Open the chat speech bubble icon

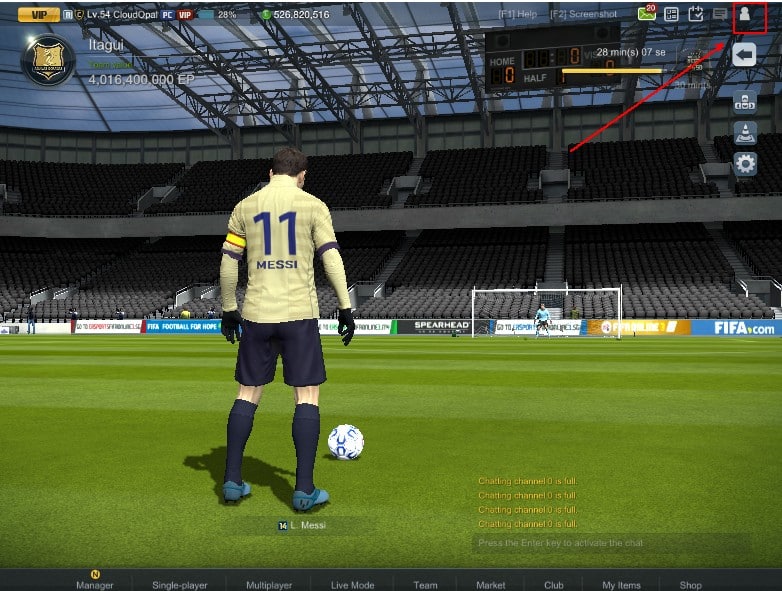click(x=719, y=15)
